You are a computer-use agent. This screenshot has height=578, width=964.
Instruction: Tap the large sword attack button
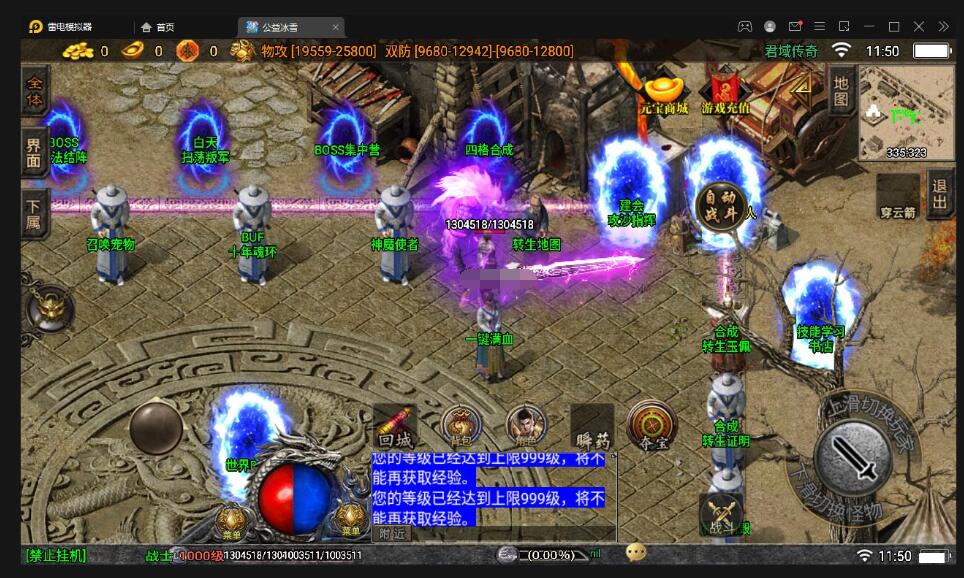(x=852, y=457)
